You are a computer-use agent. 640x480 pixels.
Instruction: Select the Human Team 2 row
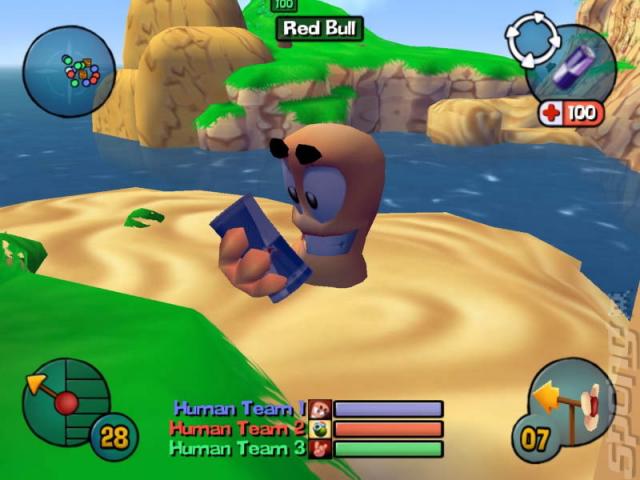[x=306, y=428]
